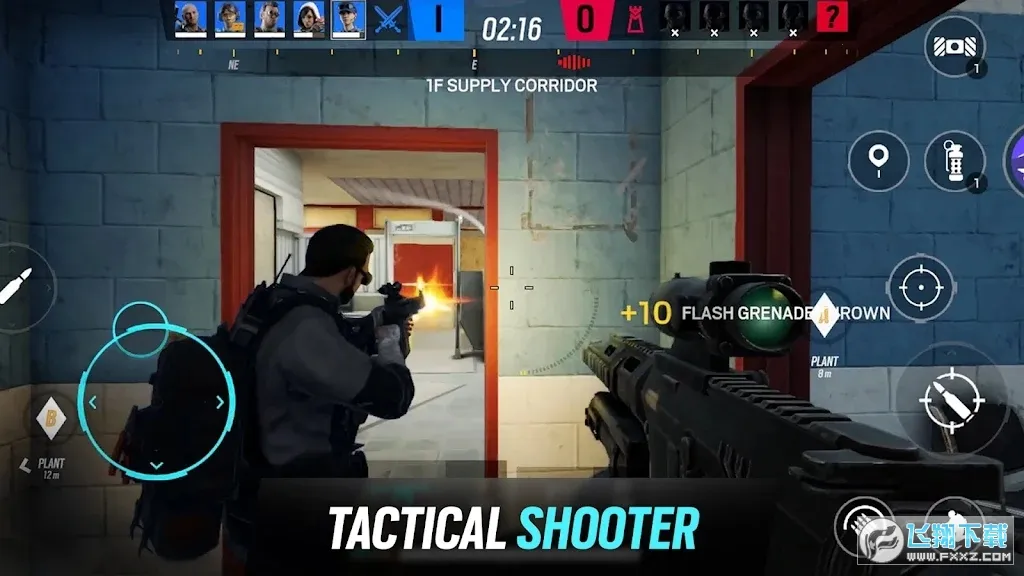Activate the aim-down-sights crosshair button
This screenshot has height=576, width=1024.
click(x=917, y=288)
